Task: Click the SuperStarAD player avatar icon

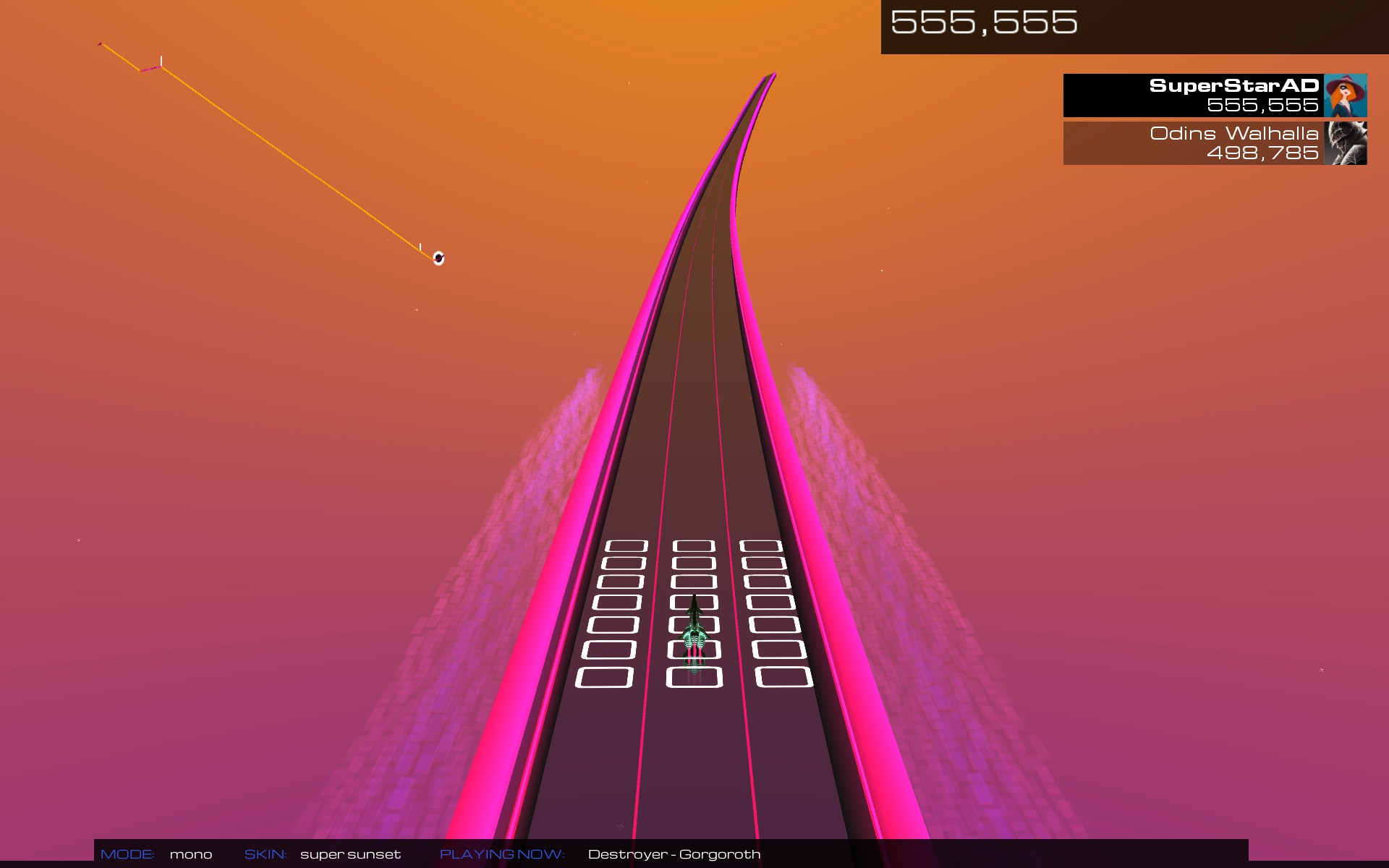Action: 1346,95
